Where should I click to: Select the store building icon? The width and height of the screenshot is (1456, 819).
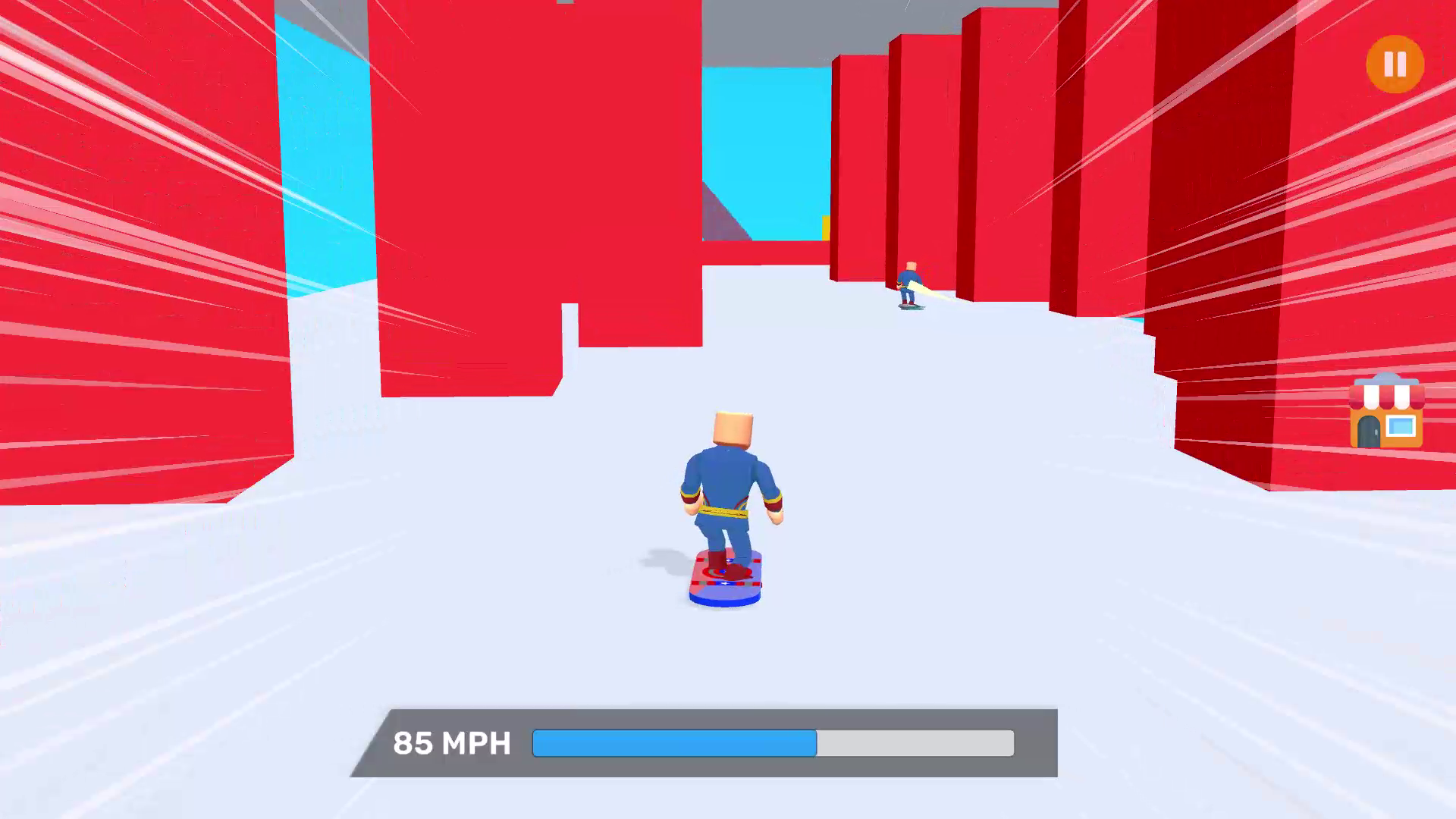1387,412
